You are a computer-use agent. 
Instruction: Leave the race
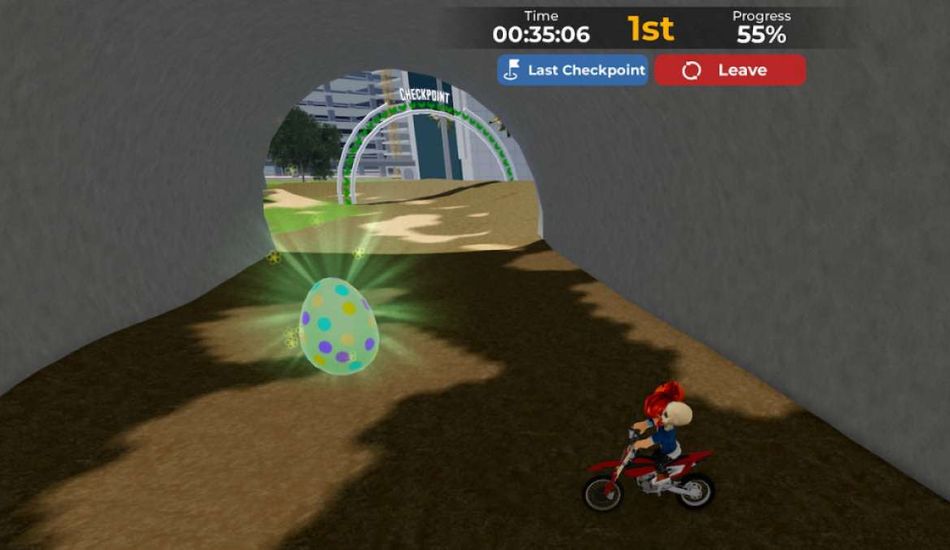(x=729, y=70)
